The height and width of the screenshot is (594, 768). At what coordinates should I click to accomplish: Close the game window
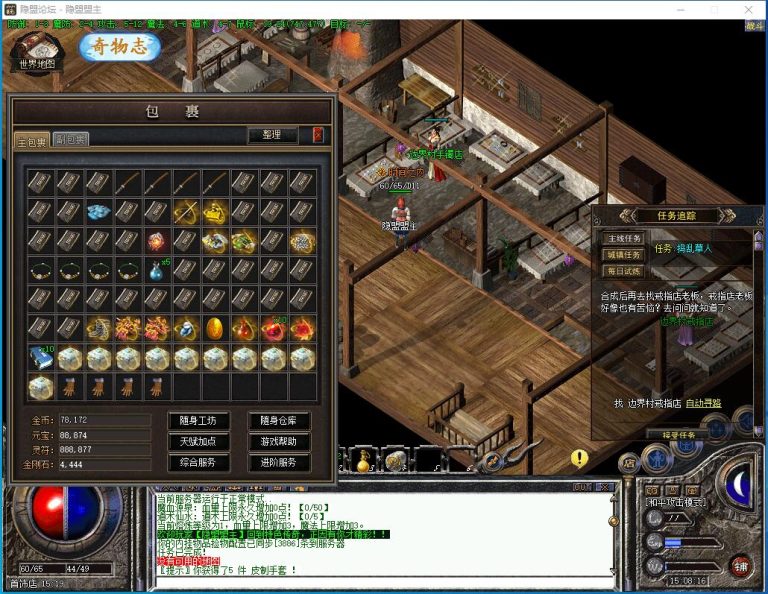click(746, 9)
